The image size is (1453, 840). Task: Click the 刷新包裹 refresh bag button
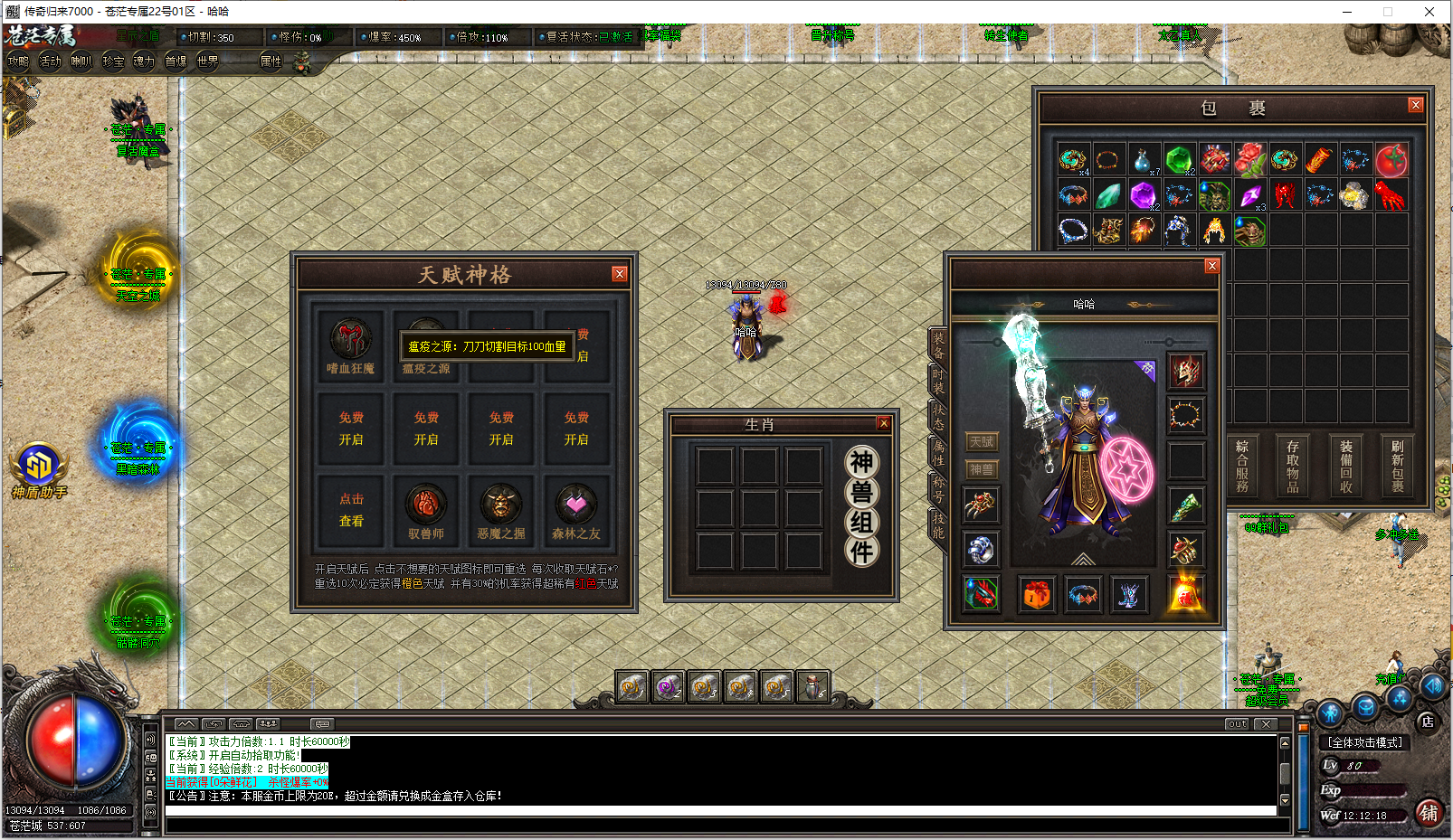pos(1397,467)
